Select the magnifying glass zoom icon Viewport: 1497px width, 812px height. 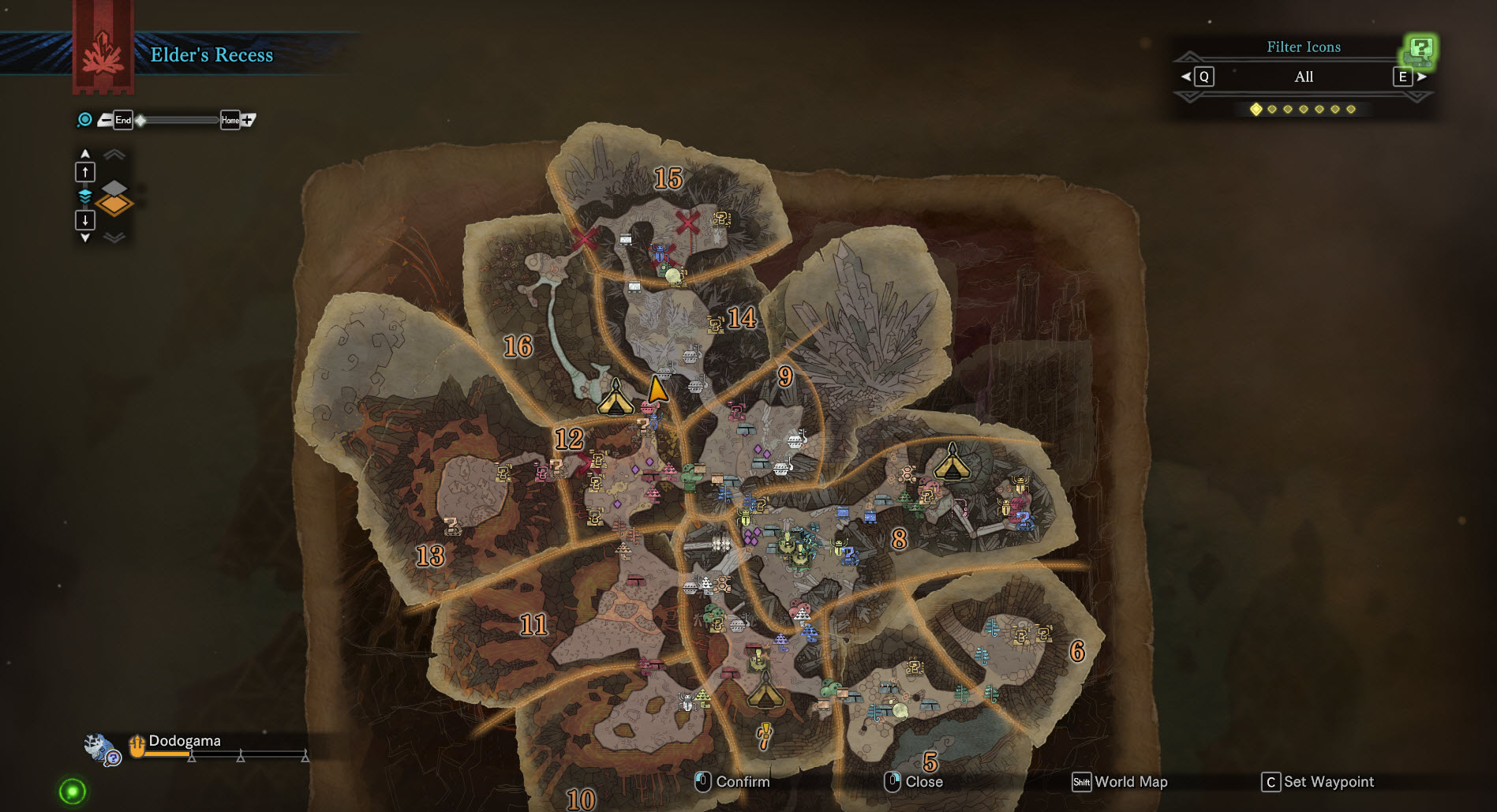[x=84, y=120]
